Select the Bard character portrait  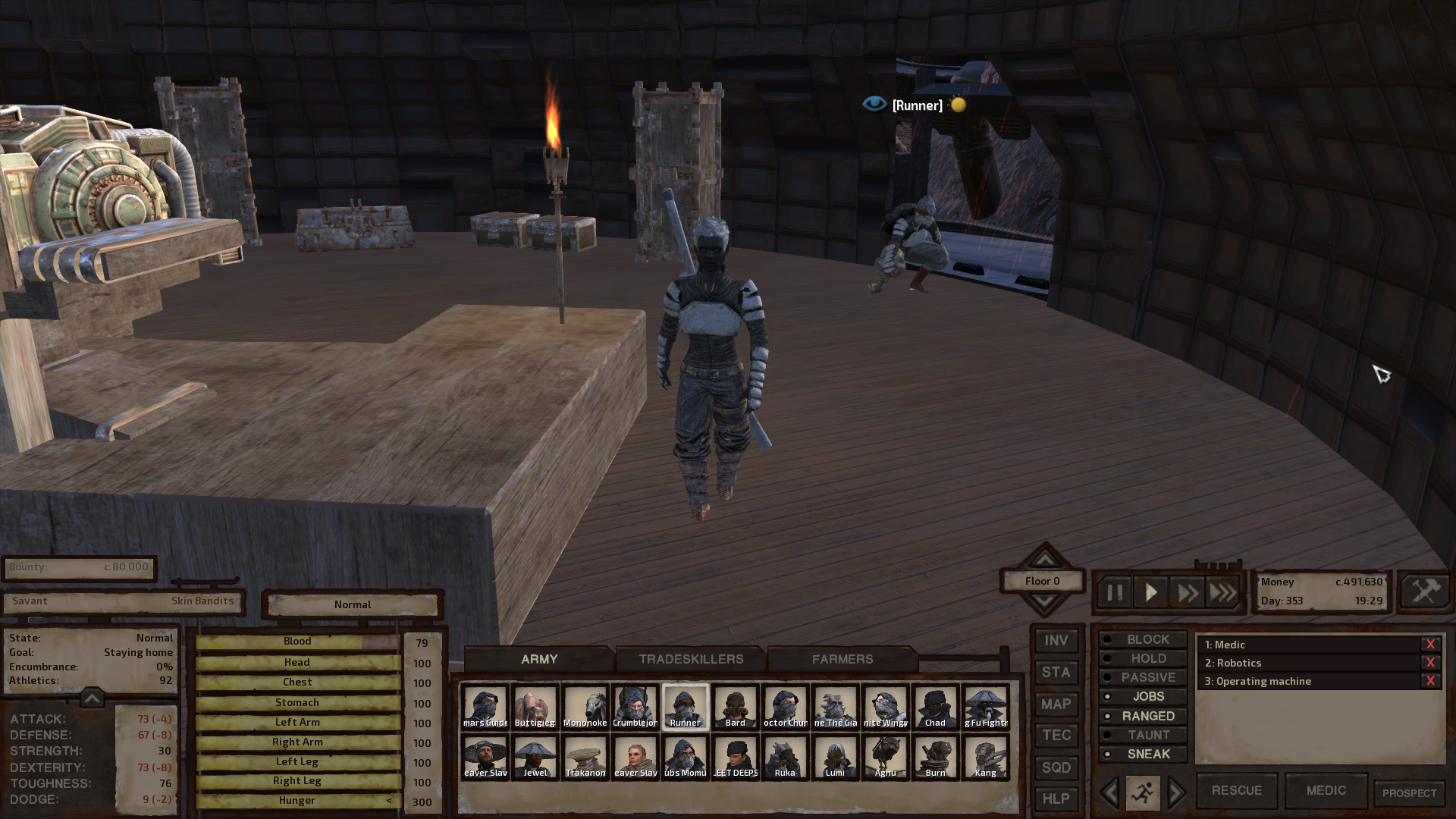coord(735,707)
